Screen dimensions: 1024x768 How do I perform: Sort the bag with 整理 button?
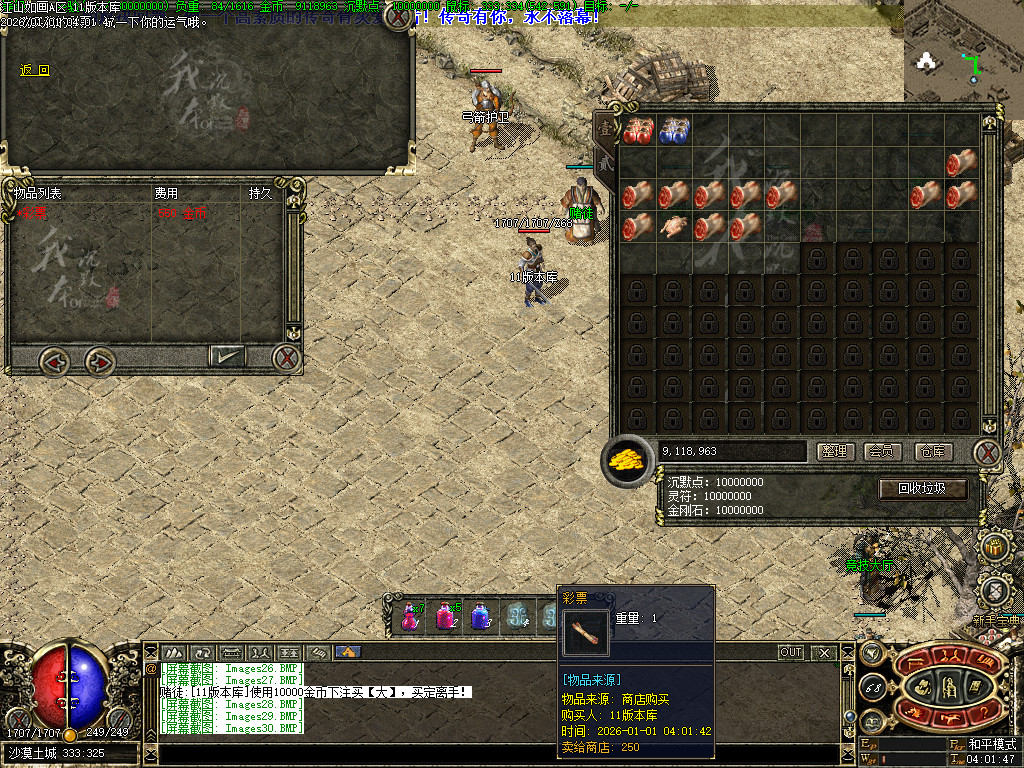pyautogui.click(x=835, y=452)
